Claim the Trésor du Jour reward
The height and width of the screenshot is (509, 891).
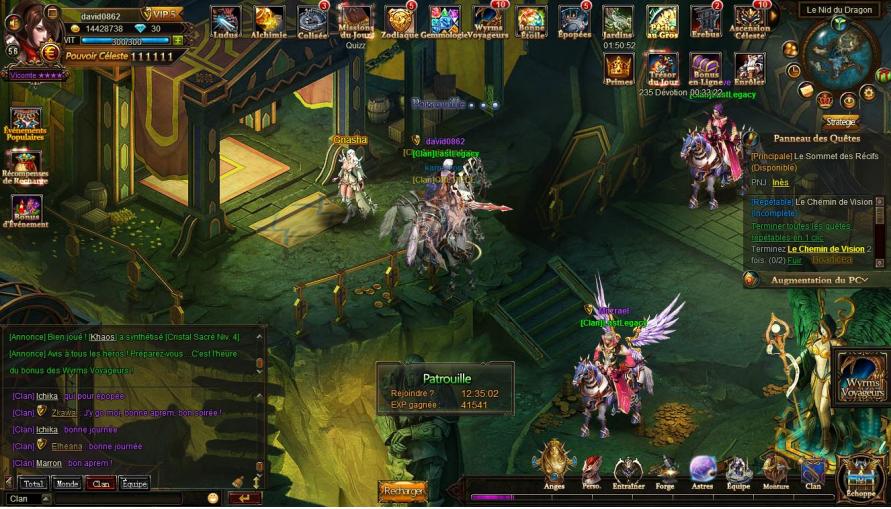(x=662, y=68)
